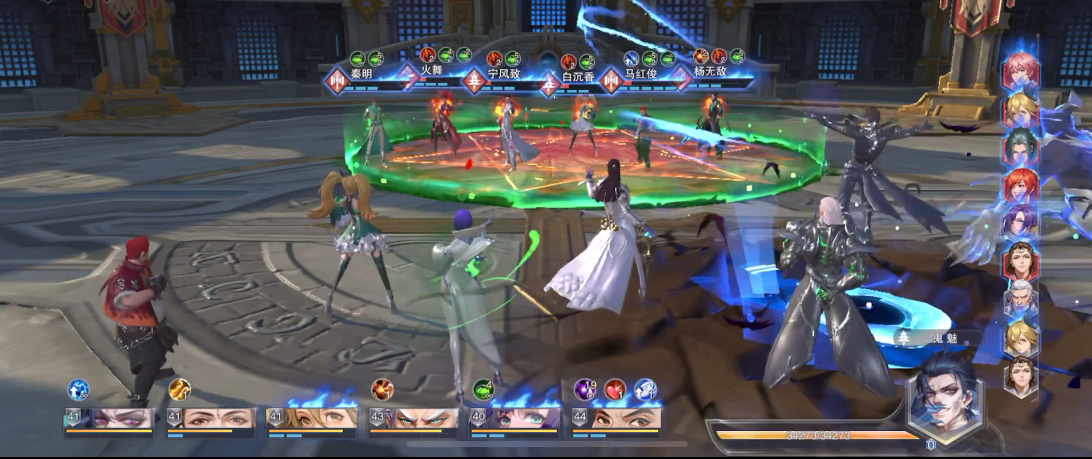Choose the blonde level 41 hero portrait
This screenshot has width=1092, height=459.
(312, 419)
